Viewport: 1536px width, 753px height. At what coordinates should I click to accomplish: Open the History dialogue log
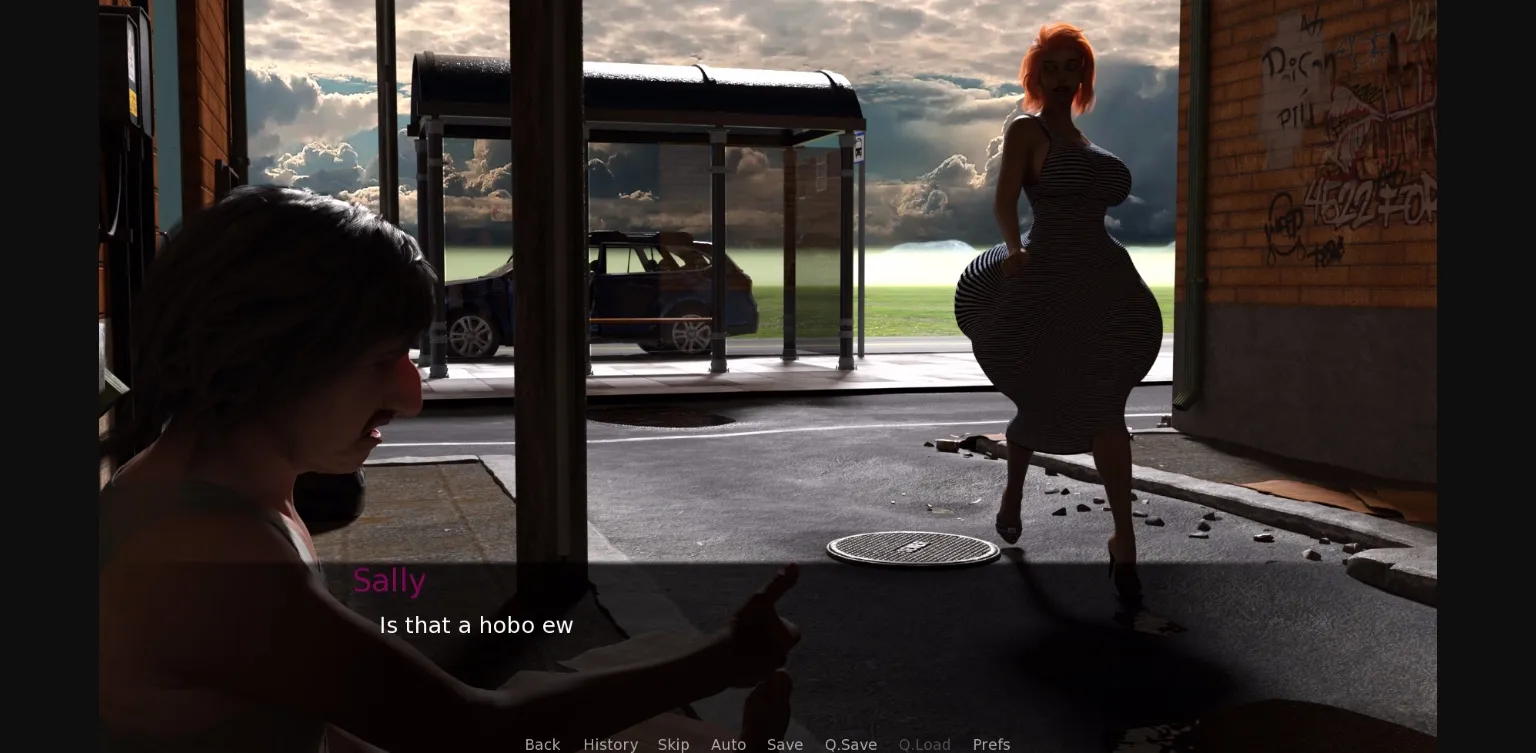611,744
